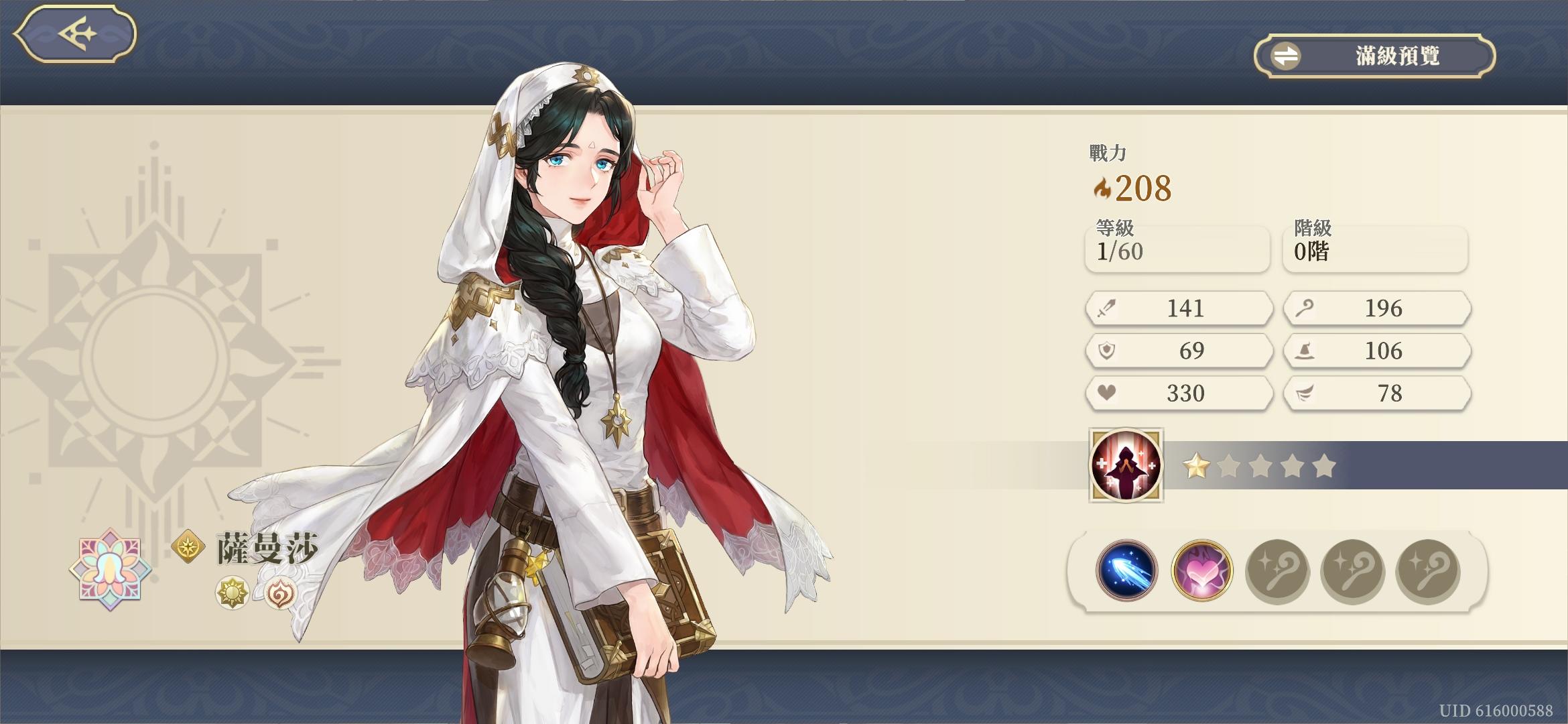Screen dimensions: 1568x724
Task: Show details for the heart HP stat
Action: [1179, 393]
